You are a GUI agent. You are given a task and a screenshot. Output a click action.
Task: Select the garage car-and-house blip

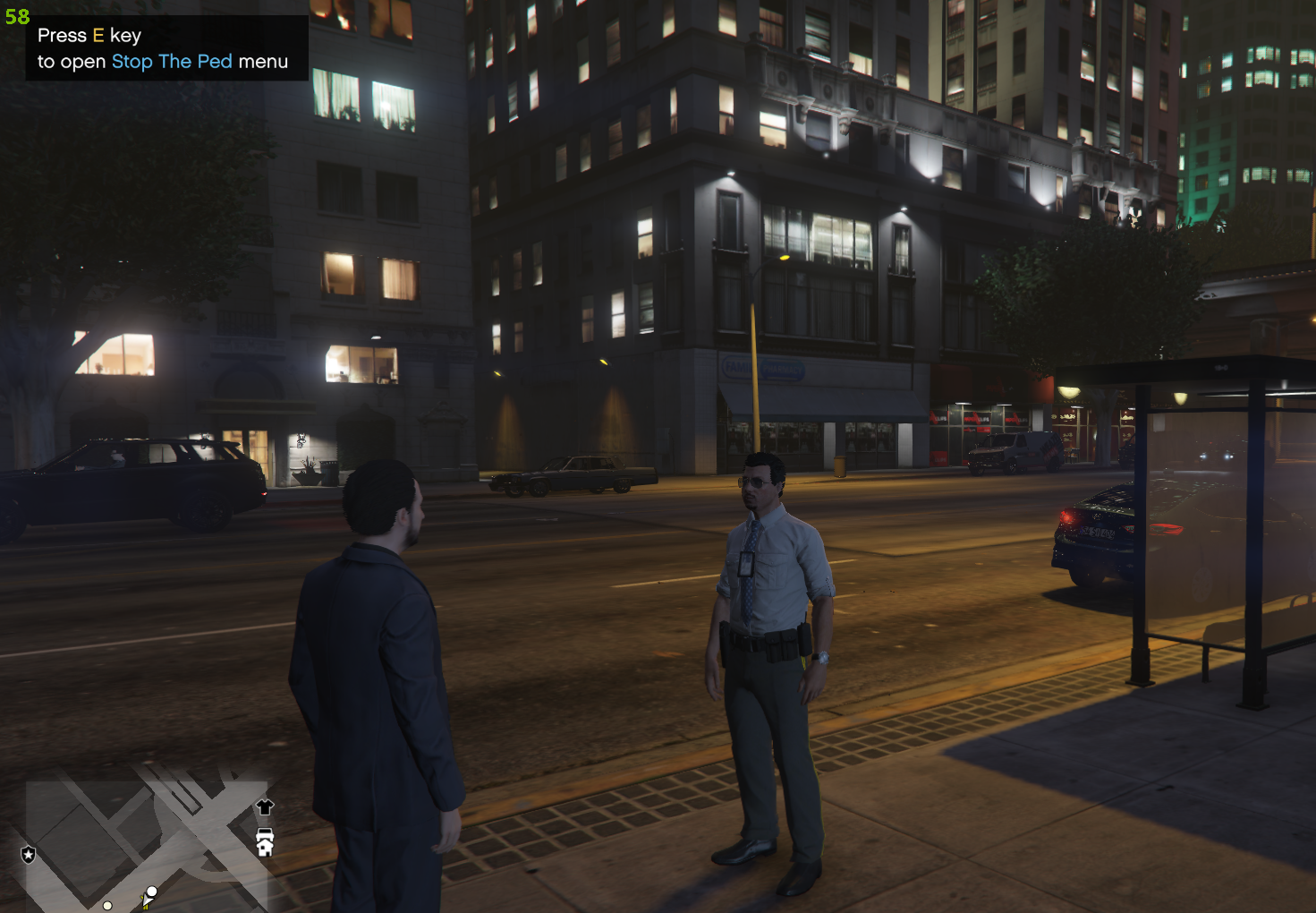tap(265, 842)
